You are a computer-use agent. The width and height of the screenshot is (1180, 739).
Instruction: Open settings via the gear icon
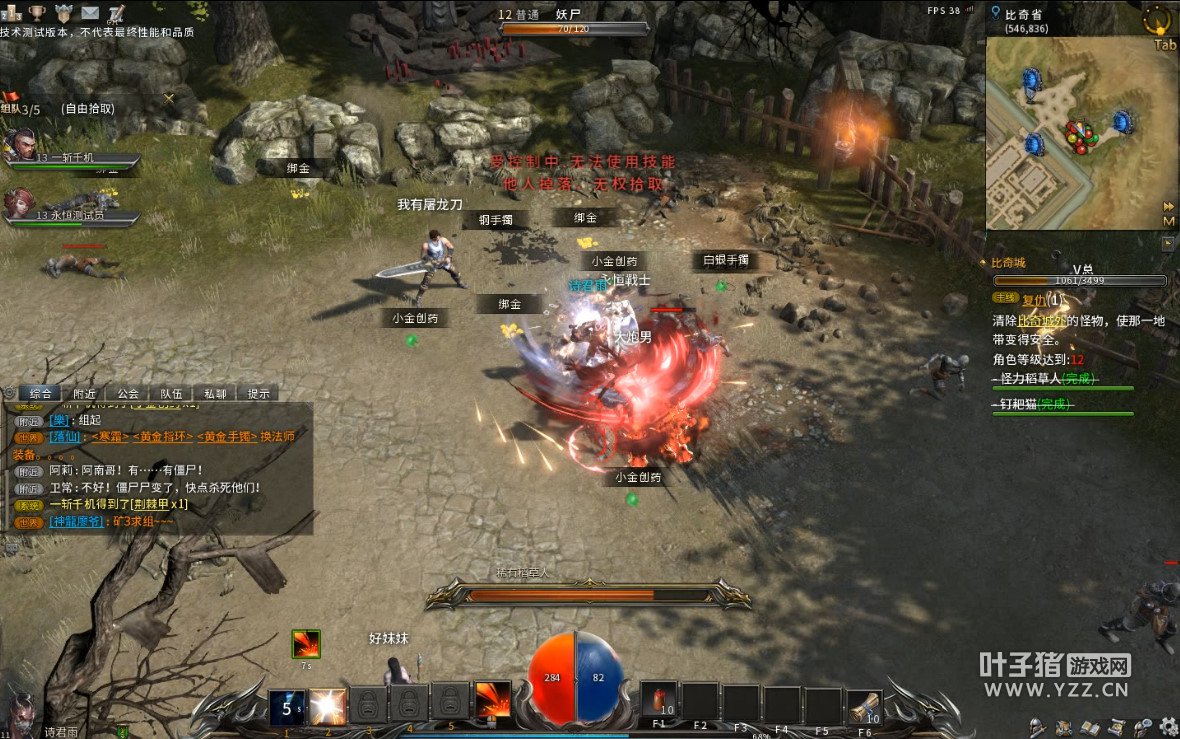[1168, 726]
